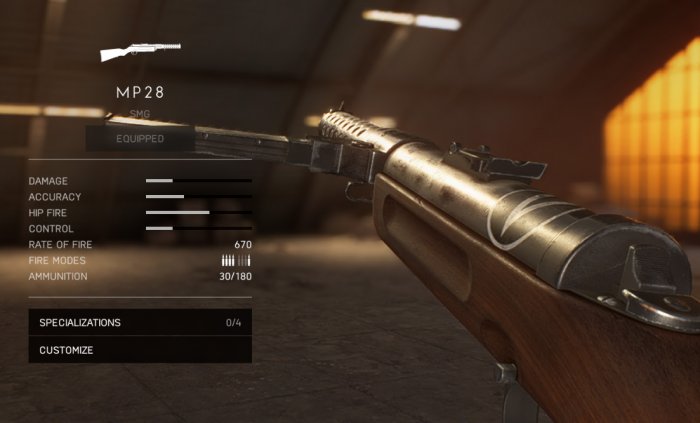Click the Equipped button
700x423 pixels.
point(140,139)
